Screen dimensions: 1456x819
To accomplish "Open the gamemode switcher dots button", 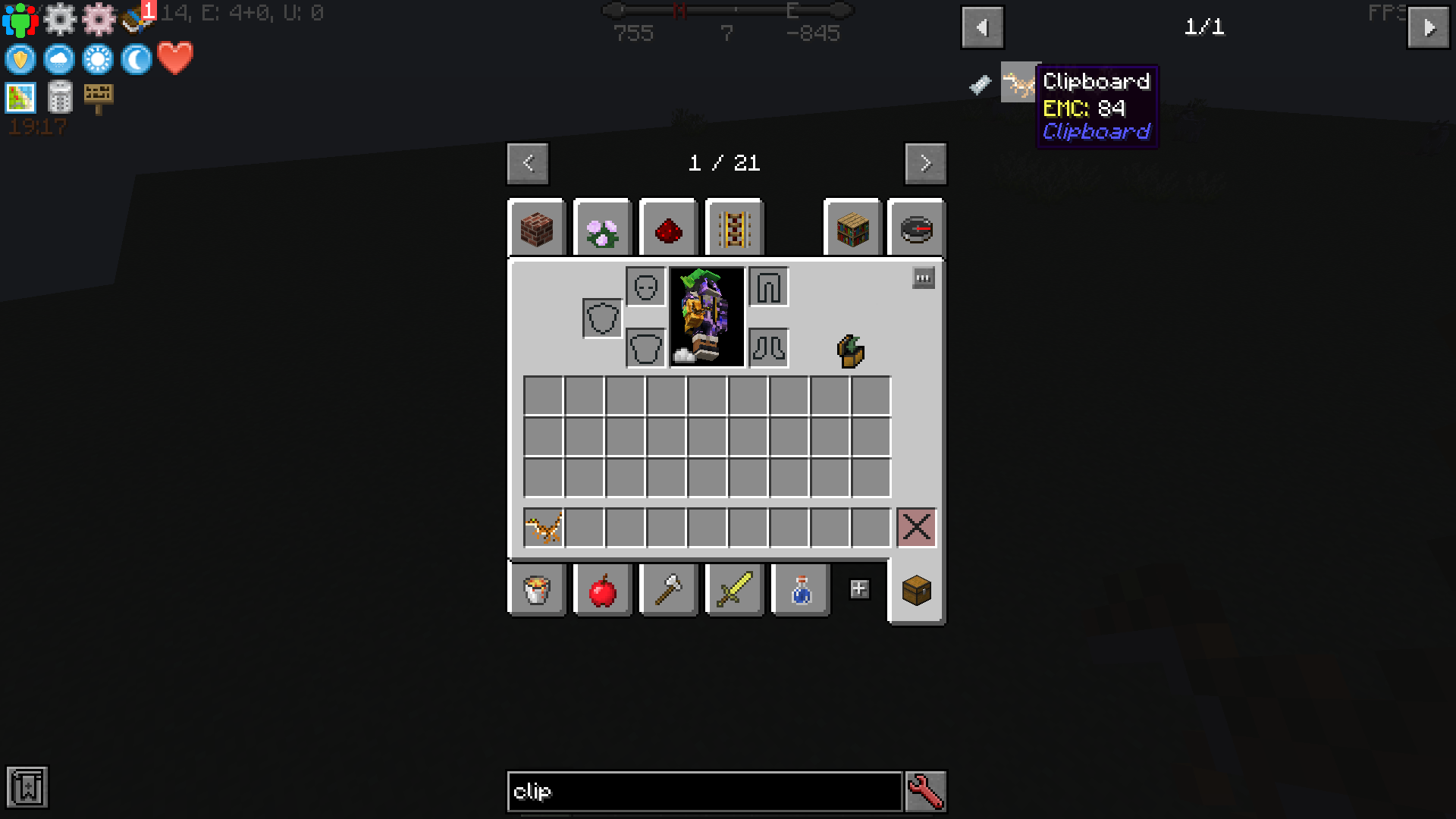I will tap(922, 278).
